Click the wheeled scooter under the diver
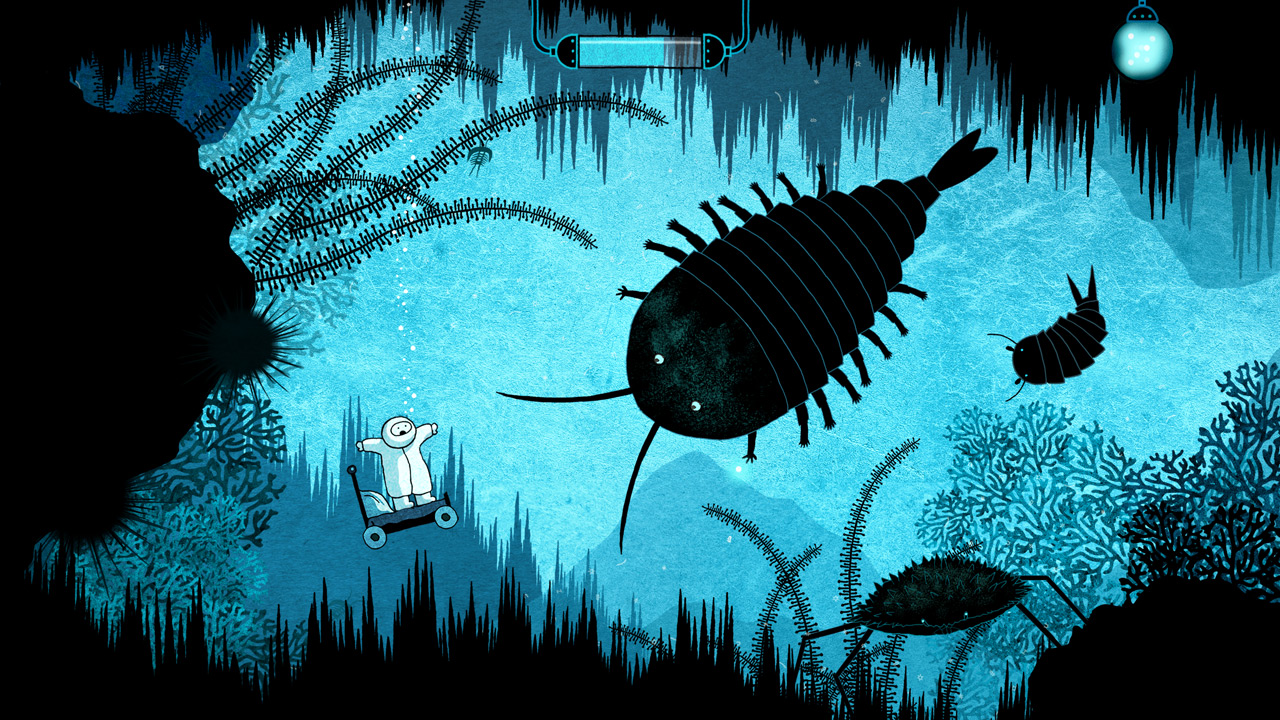This screenshot has height=720, width=1280. 405,515
